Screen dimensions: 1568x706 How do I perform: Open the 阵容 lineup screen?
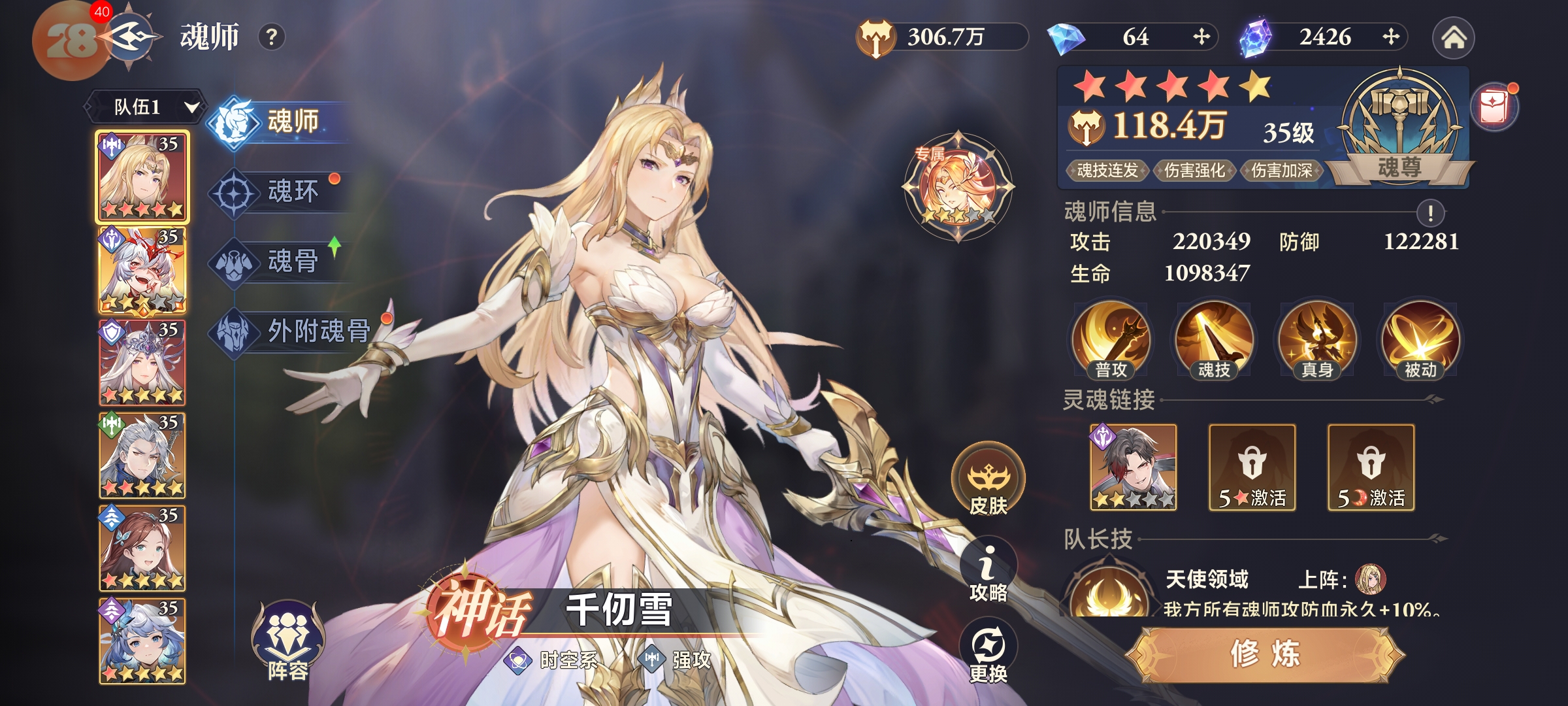[287, 641]
